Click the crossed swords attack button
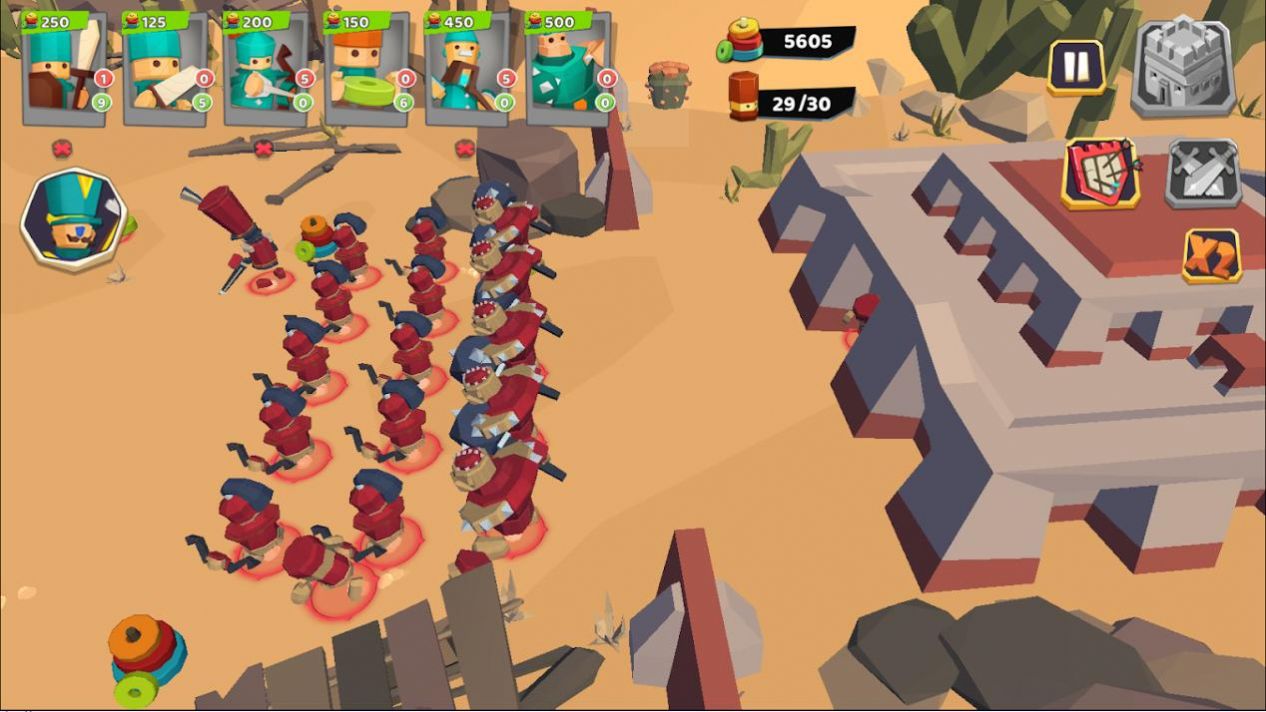Screen dimensions: 1266x712 [x=1204, y=174]
